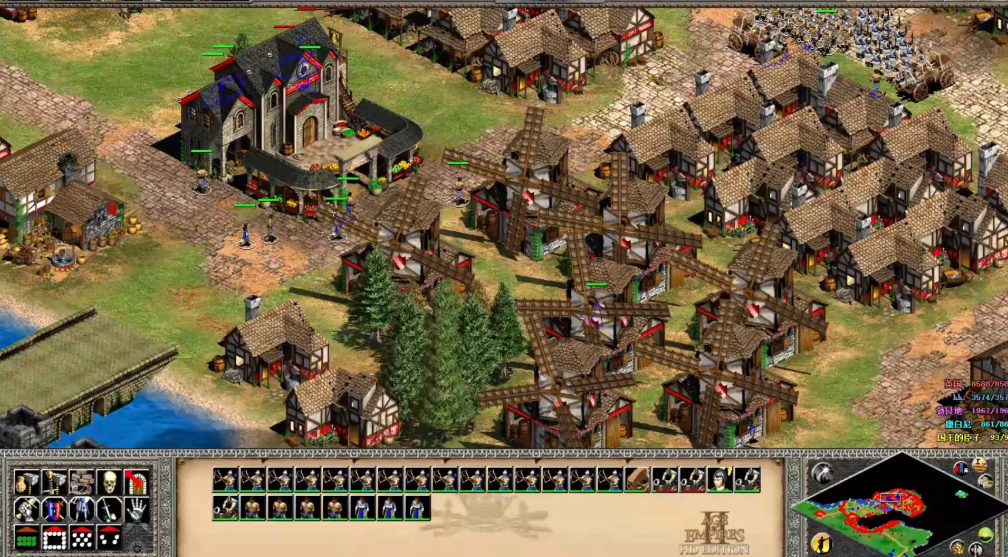Click the minimap in the bottom right

(879, 510)
